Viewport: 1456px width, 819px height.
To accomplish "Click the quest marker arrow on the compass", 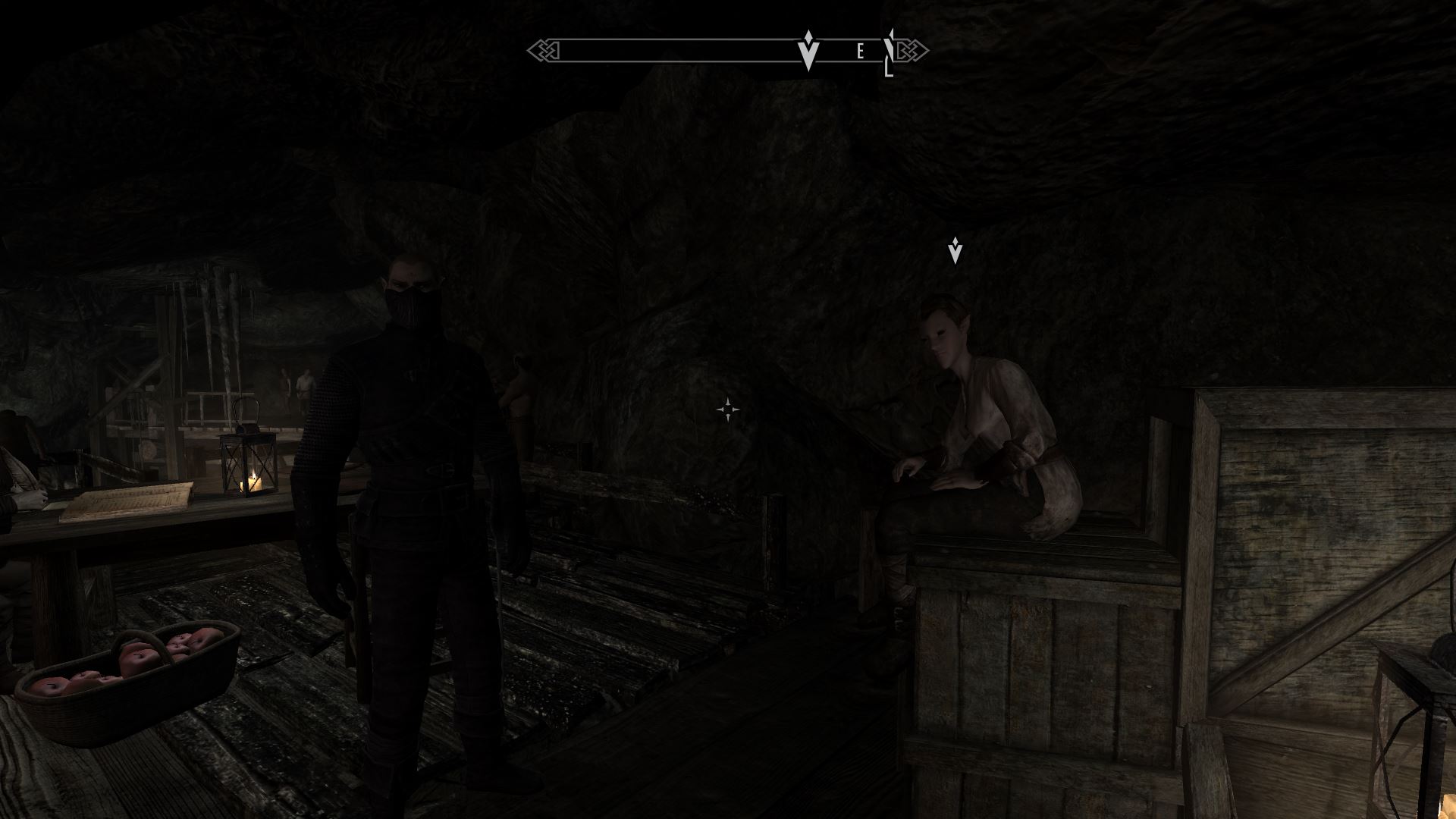I will (808, 55).
